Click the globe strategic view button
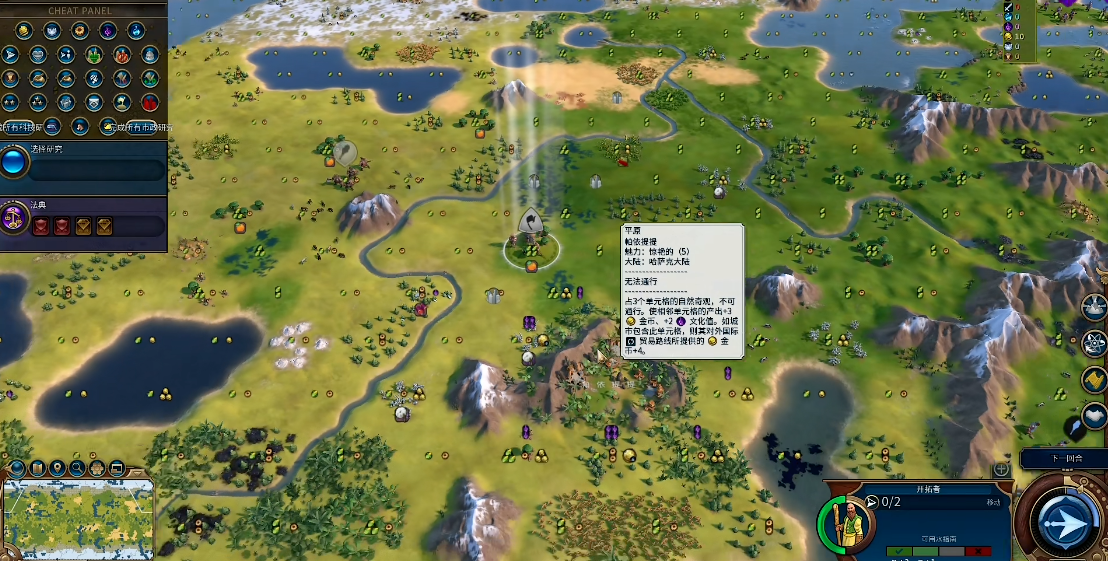Image resolution: width=1108 pixels, height=561 pixels. point(17,468)
